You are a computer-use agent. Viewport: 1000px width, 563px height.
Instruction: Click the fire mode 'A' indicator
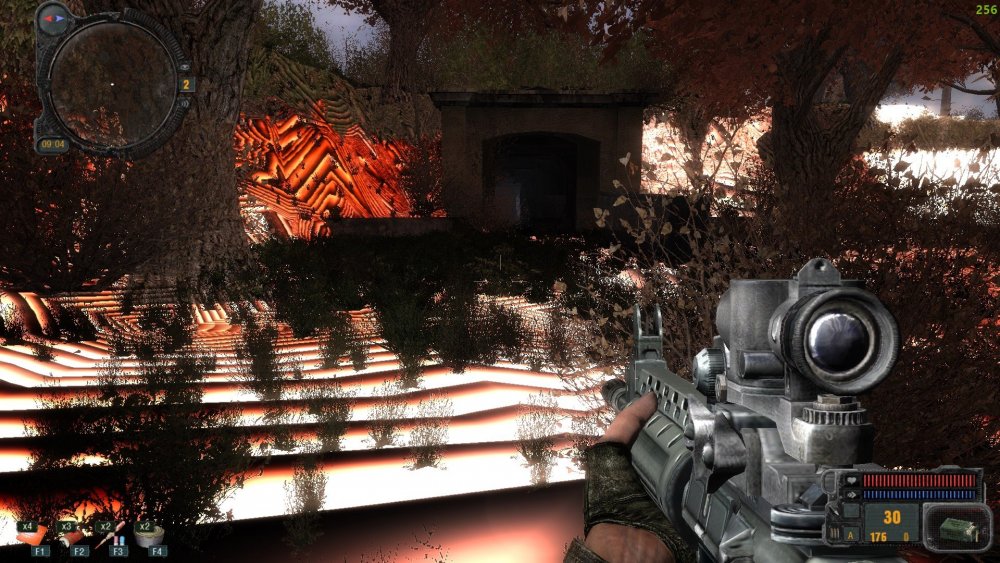(x=850, y=536)
